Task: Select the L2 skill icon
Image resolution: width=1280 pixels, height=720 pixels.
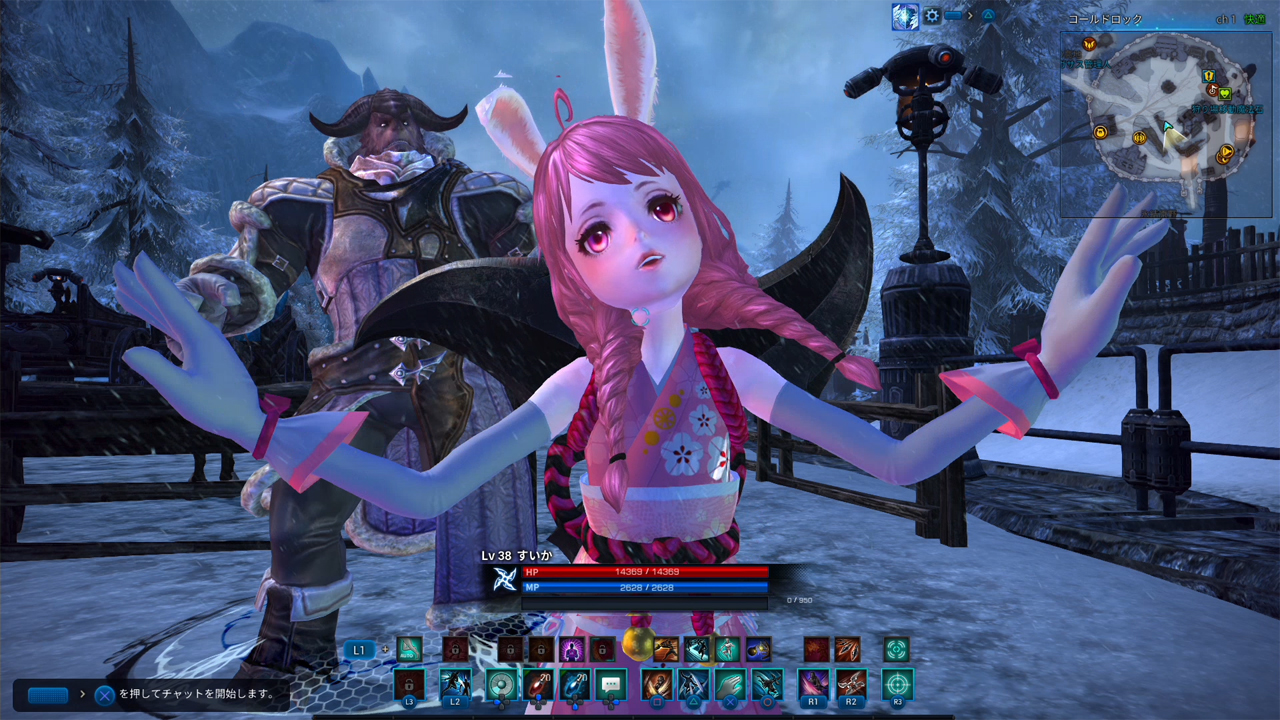Action: click(x=455, y=685)
